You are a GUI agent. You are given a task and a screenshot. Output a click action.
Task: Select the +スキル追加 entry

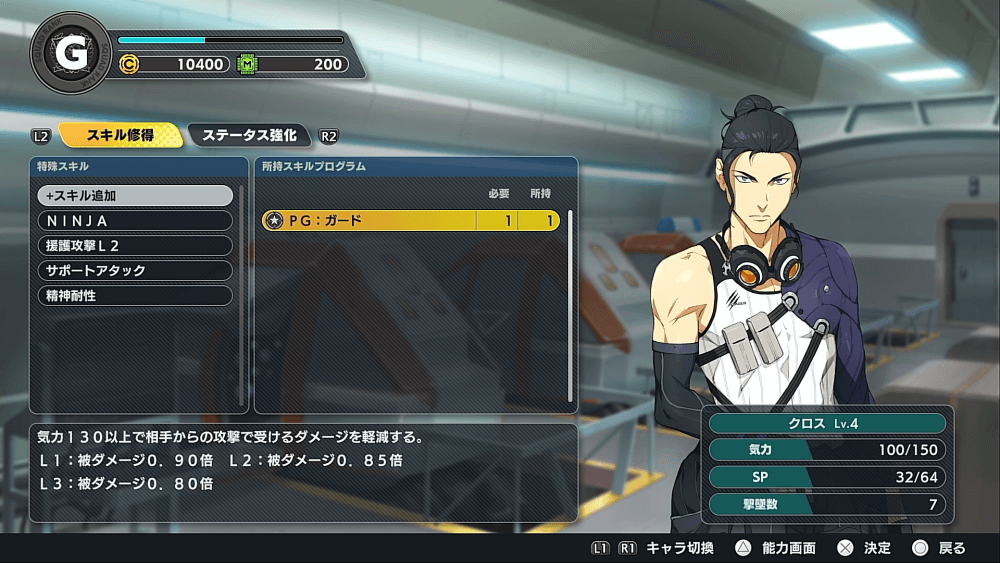(x=135, y=196)
